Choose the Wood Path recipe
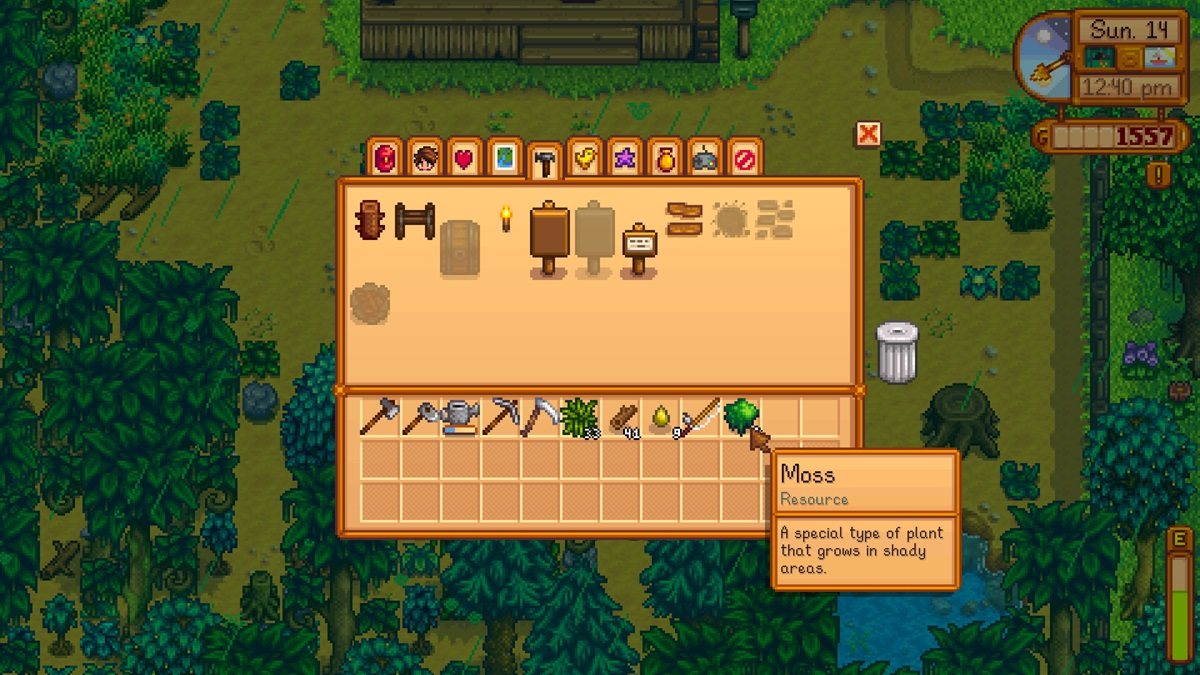 tap(684, 219)
